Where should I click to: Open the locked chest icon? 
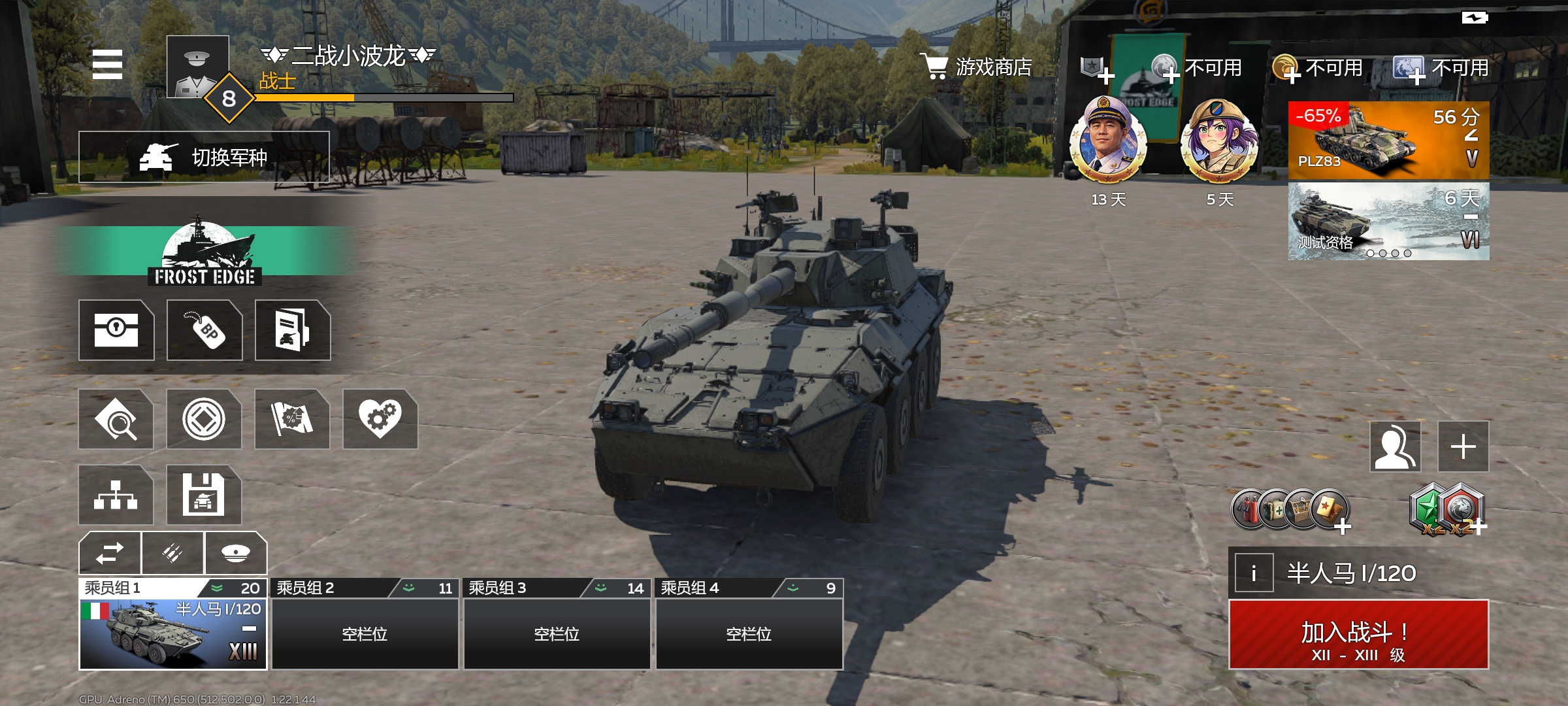point(116,330)
